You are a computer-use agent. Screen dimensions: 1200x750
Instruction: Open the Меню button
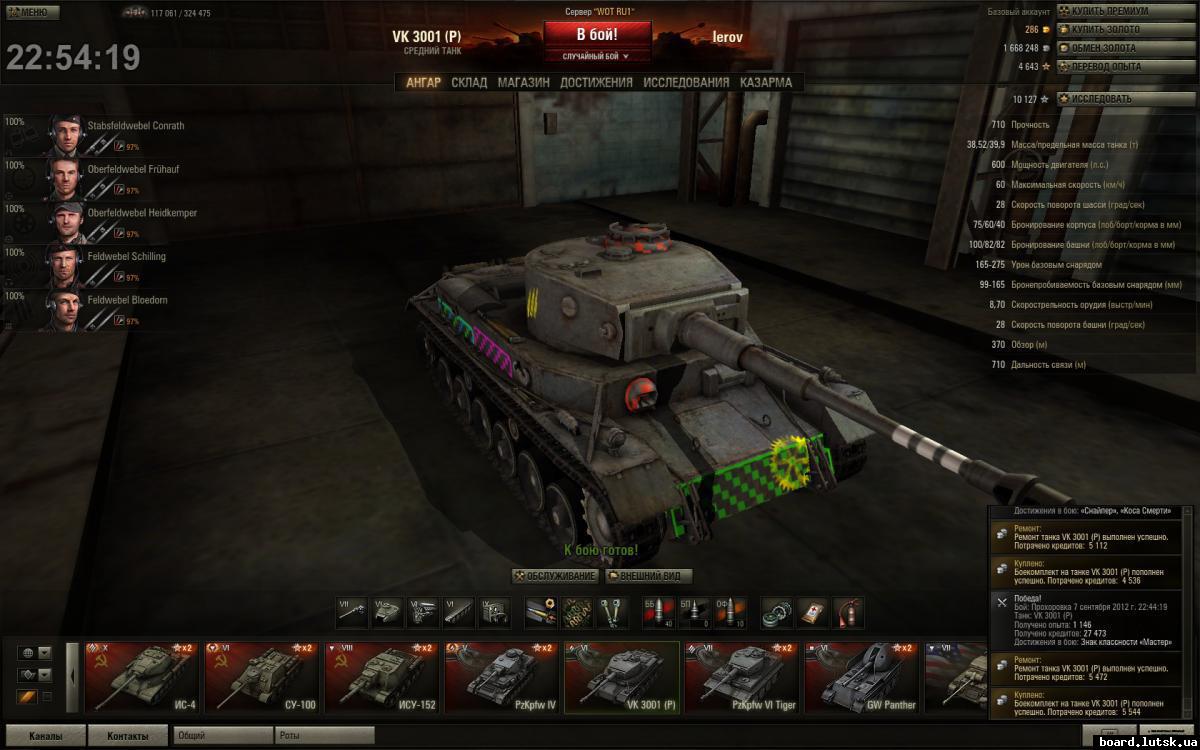pos(27,12)
